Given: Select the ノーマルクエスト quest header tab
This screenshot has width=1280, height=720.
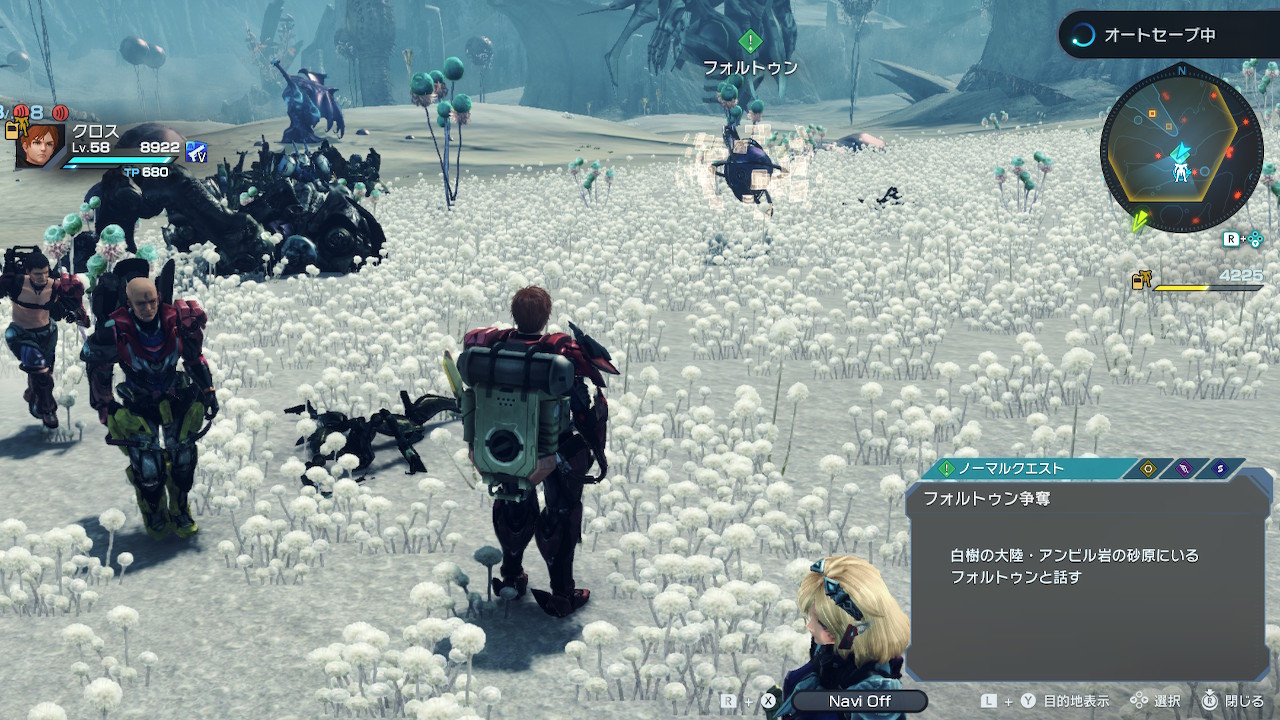Looking at the screenshot, I should click(1022, 468).
